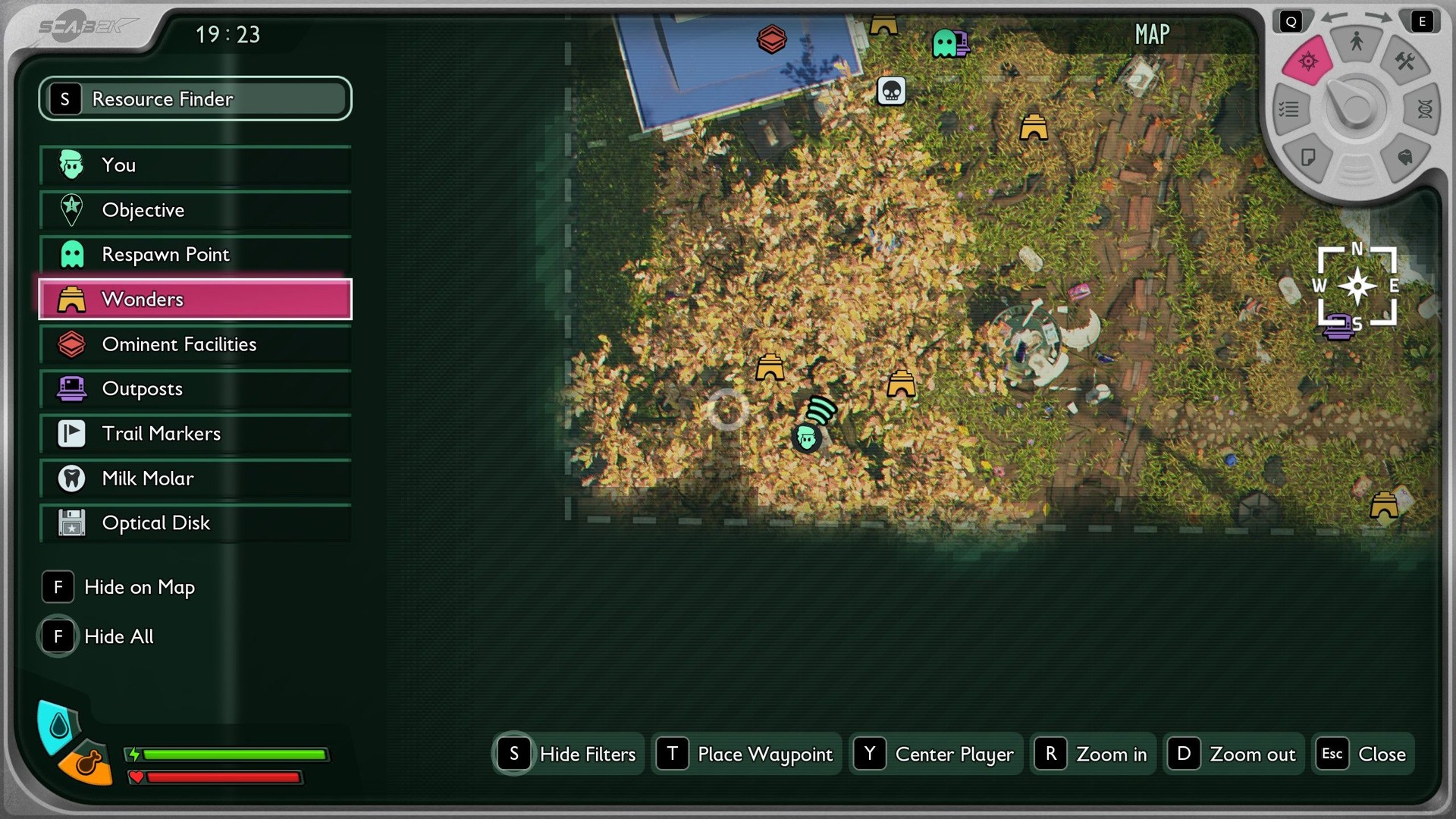Select the Trail Markers filter
This screenshot has width=1456, height=819.
(195, 434)
